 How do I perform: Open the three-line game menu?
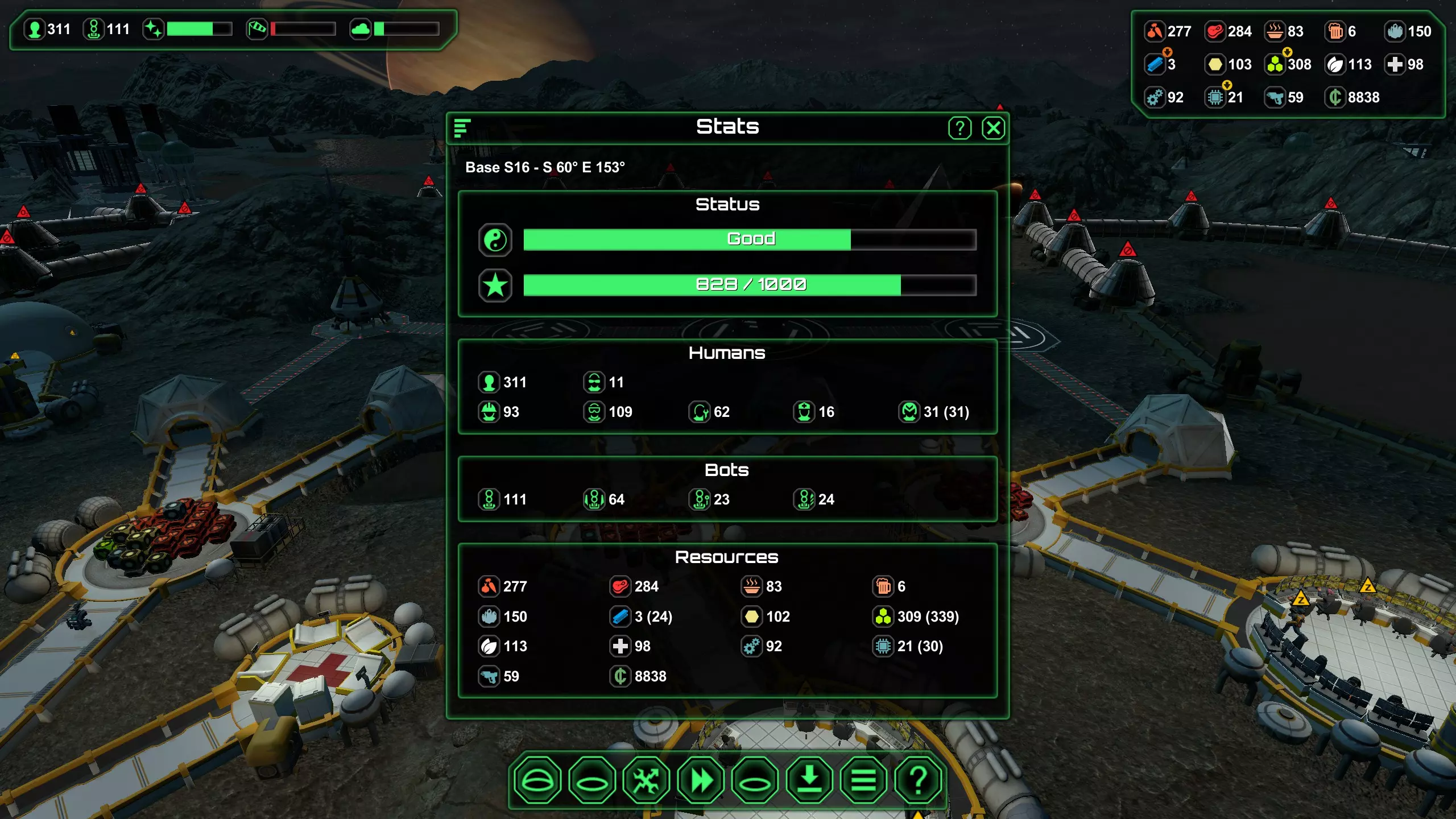(x=863, y=780)
